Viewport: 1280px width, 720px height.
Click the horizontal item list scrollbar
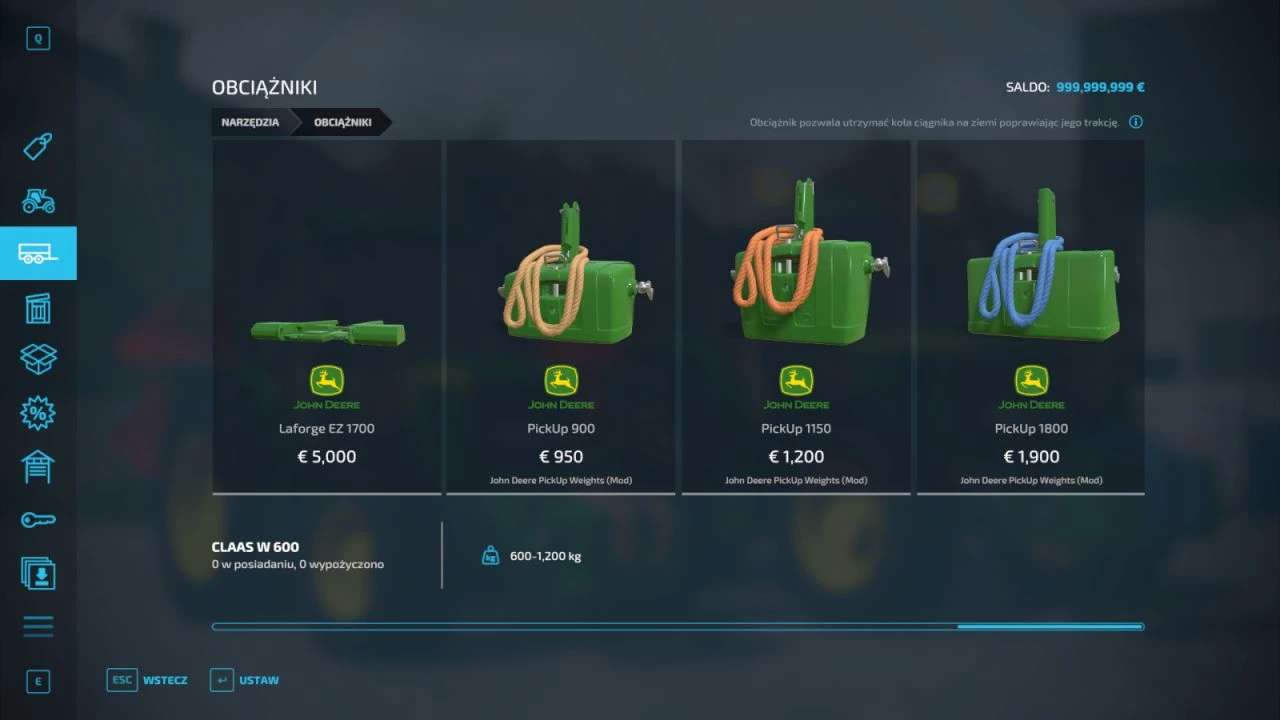click(677, 627)
